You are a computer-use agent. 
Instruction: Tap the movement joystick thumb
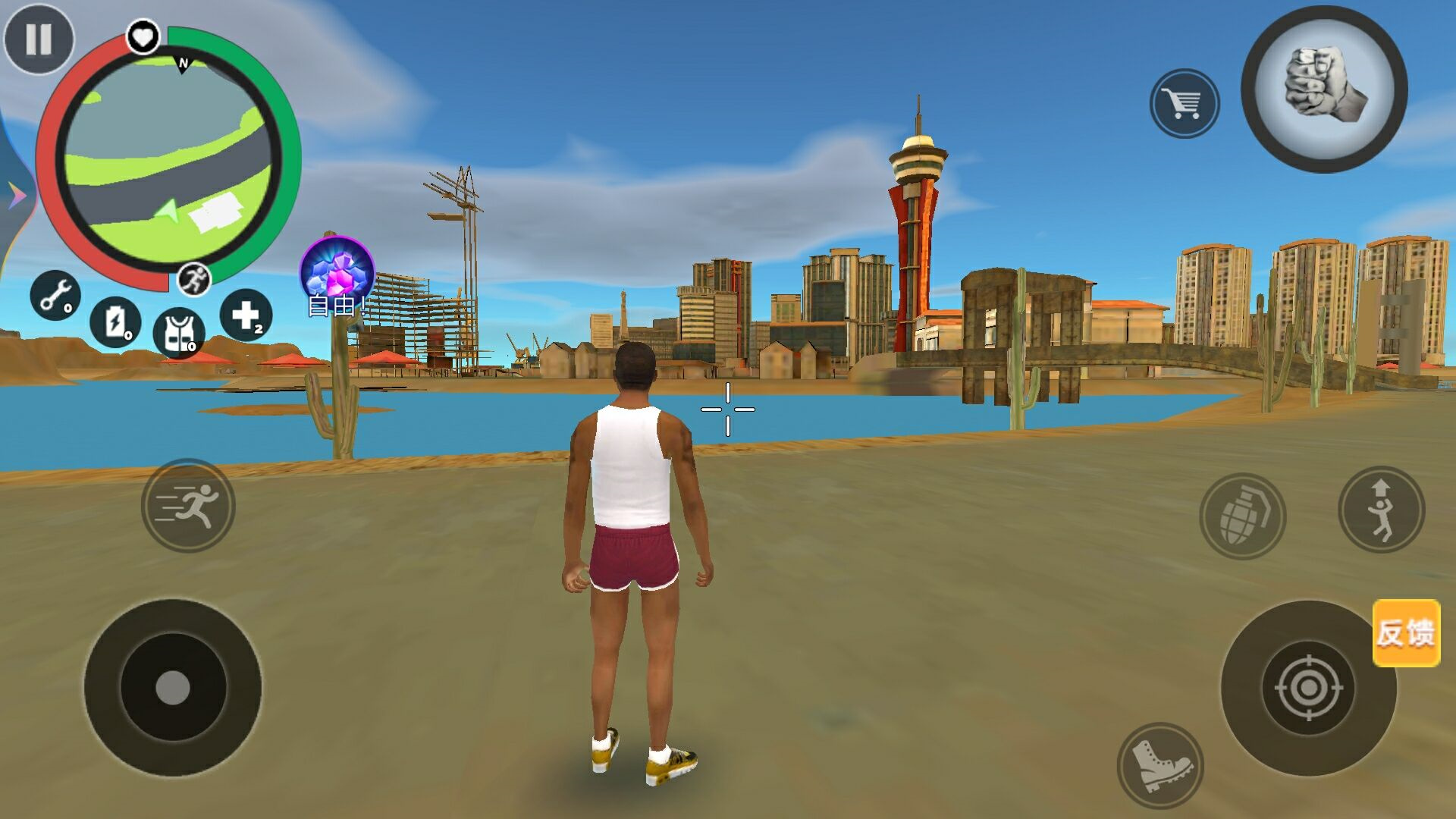(173, 688)
